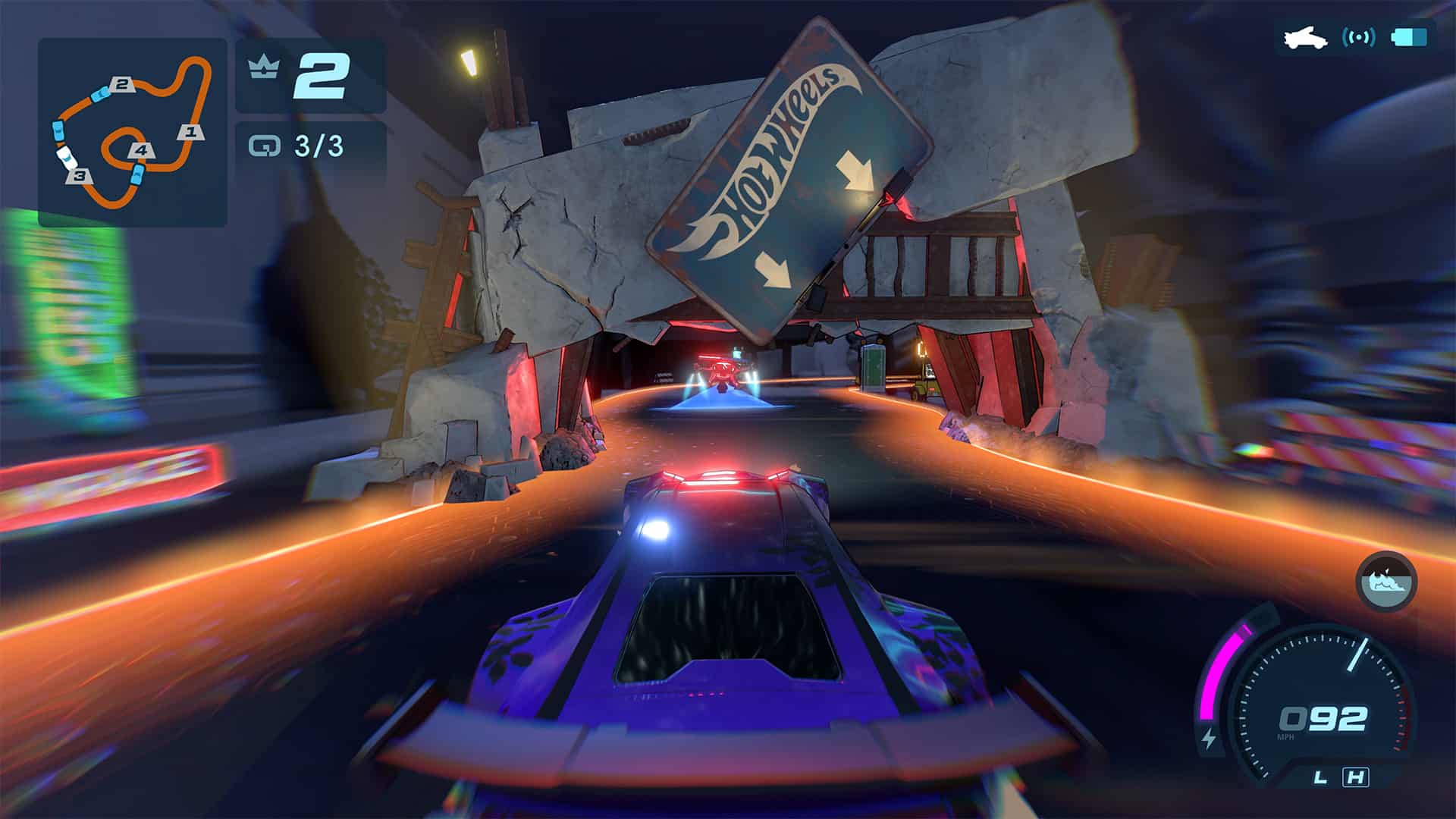The image size is (1456, 819).
Task: Select checkpoint marker 4 on the minimap
Action: 140,151
